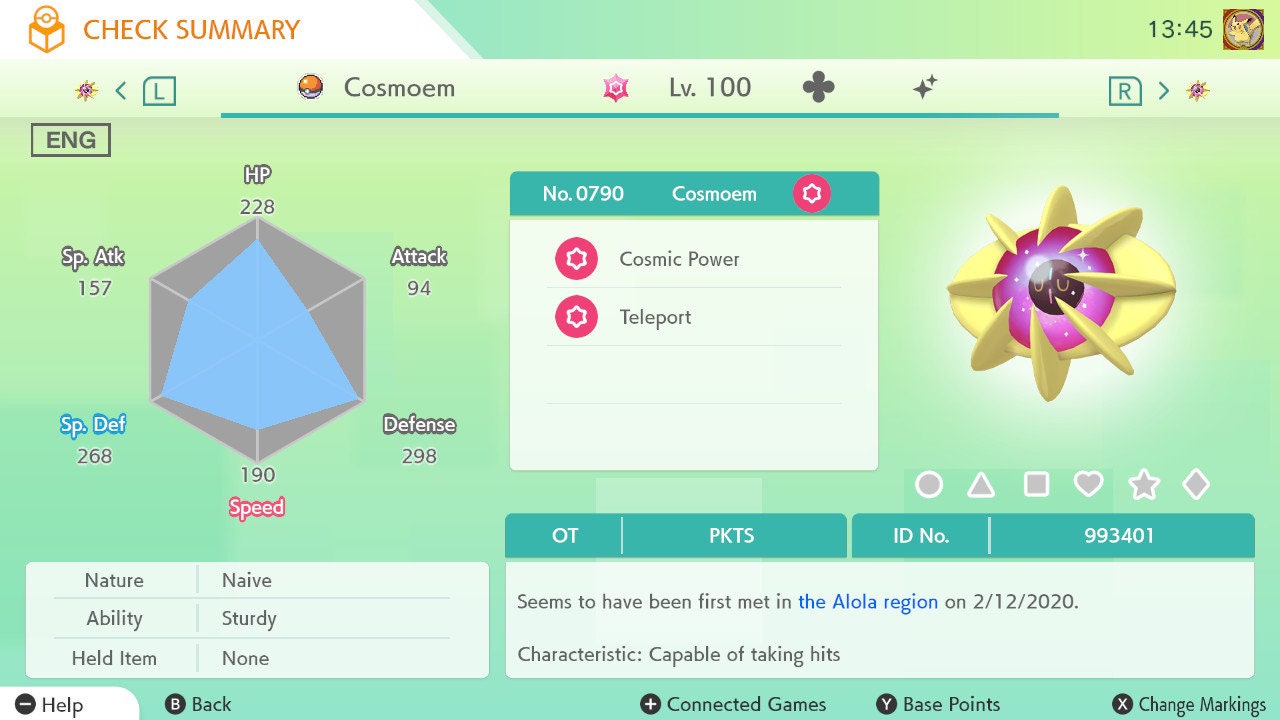This screenshot has height=720, width=1280.
Task: Open the sparkle tab
Action: 925,88
